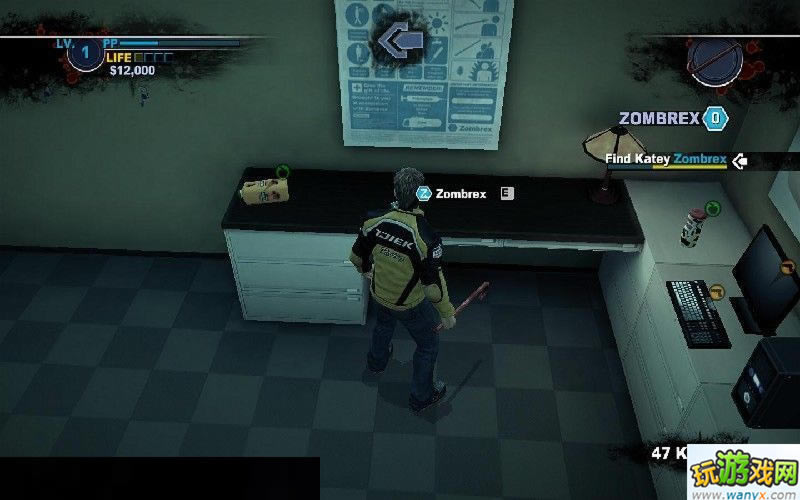Screen dimensions: 800x500
Task: Select the equipped weapon slot
Action: (x=717, y=60)
